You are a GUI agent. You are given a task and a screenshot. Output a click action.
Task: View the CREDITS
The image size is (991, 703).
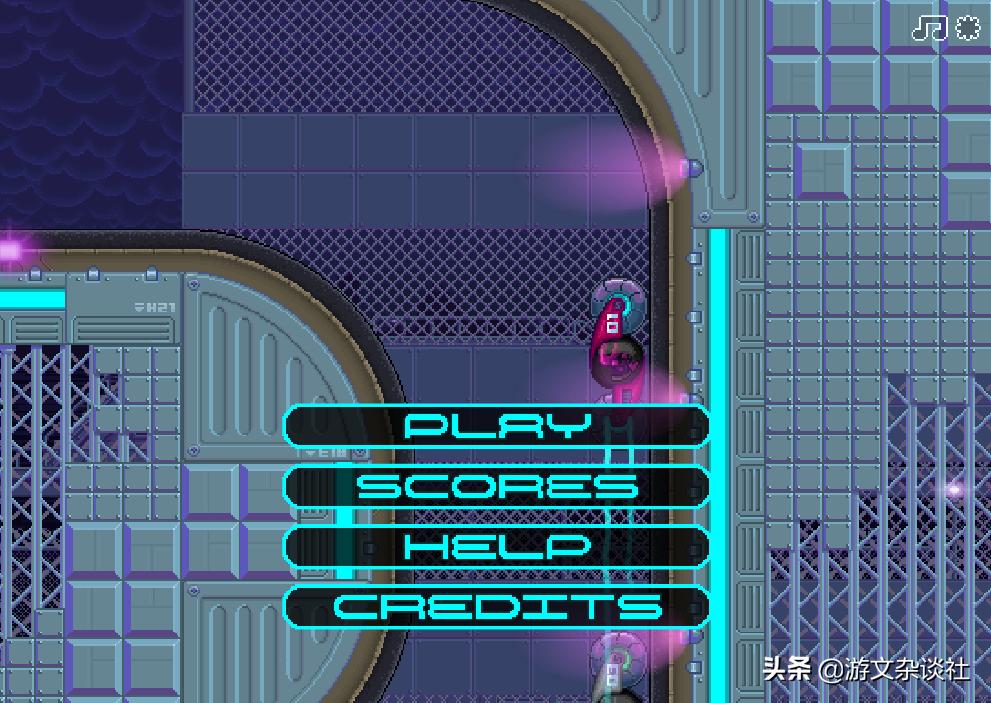[x=497, y=606]
